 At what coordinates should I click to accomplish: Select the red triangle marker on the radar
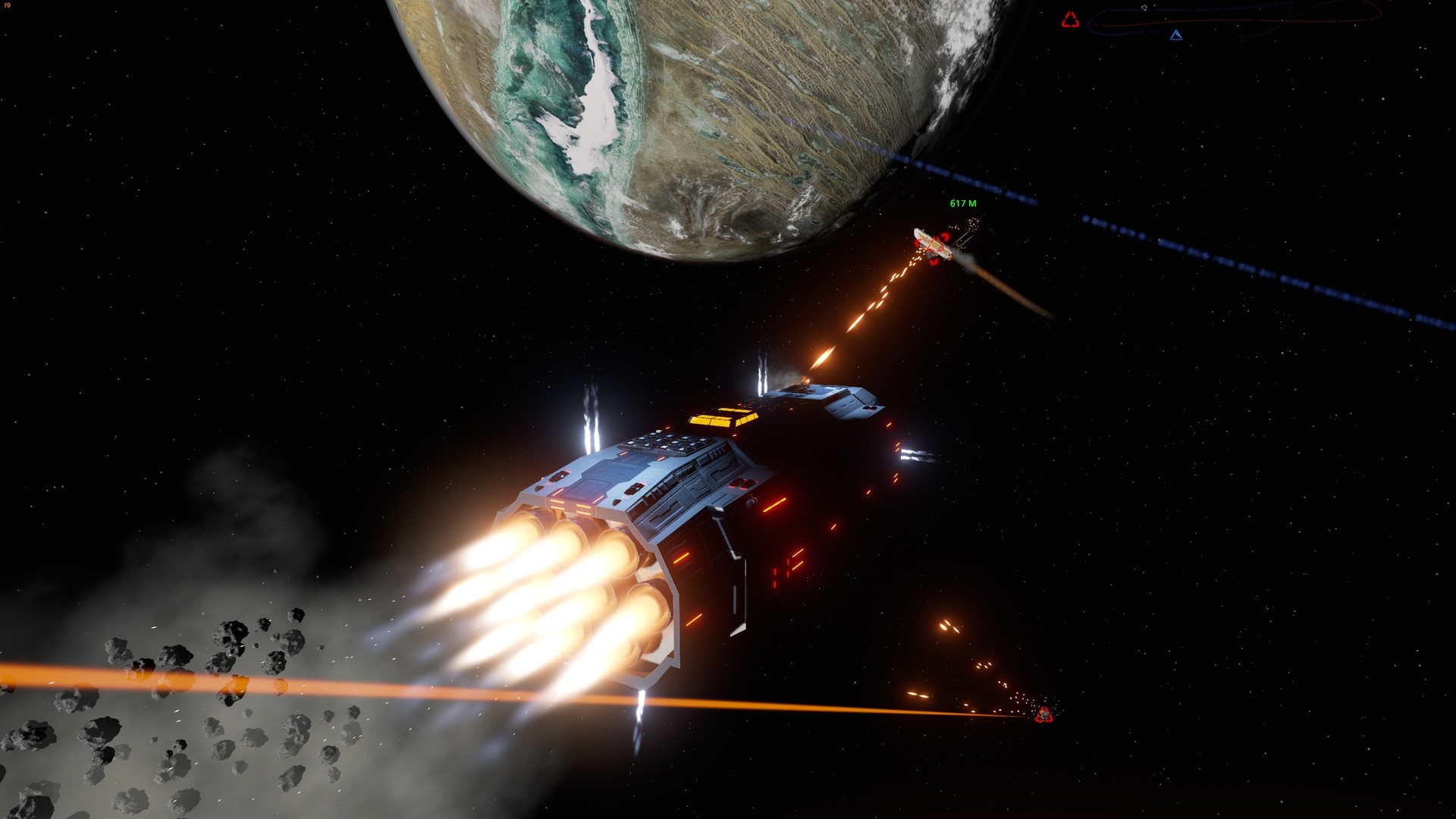pos(1070,19)
